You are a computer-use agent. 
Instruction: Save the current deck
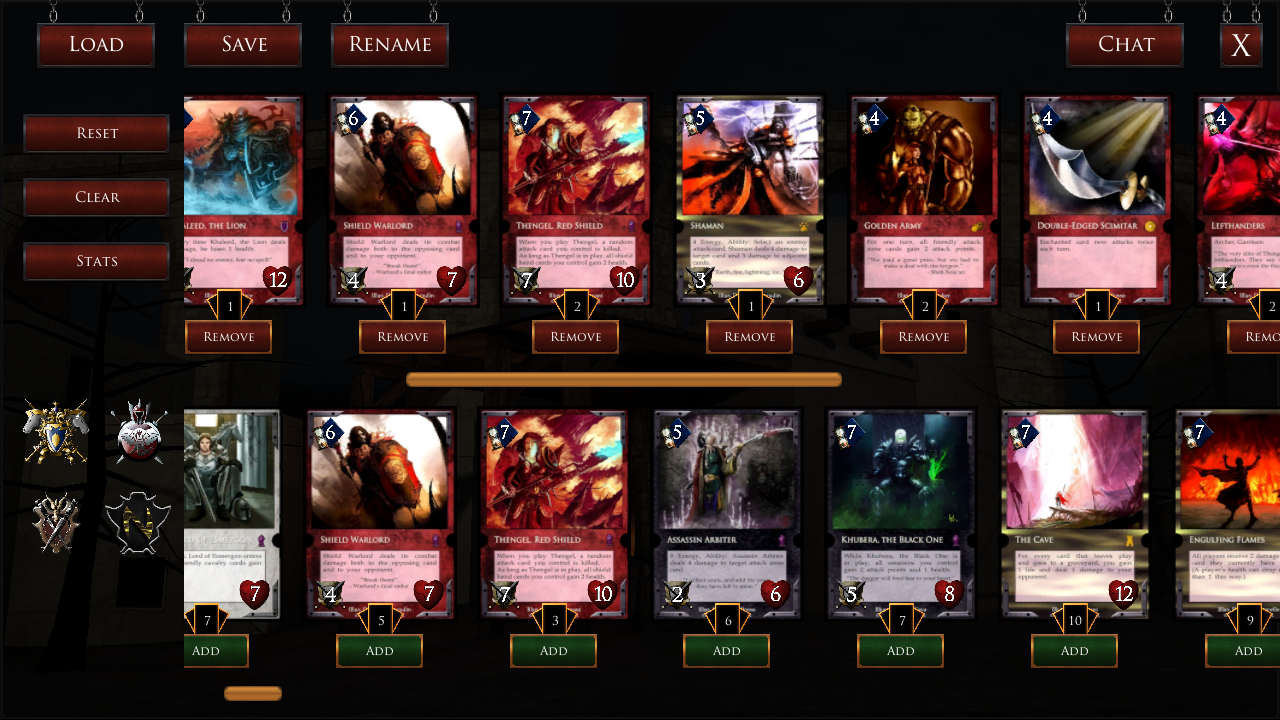(x=243, y=45)
